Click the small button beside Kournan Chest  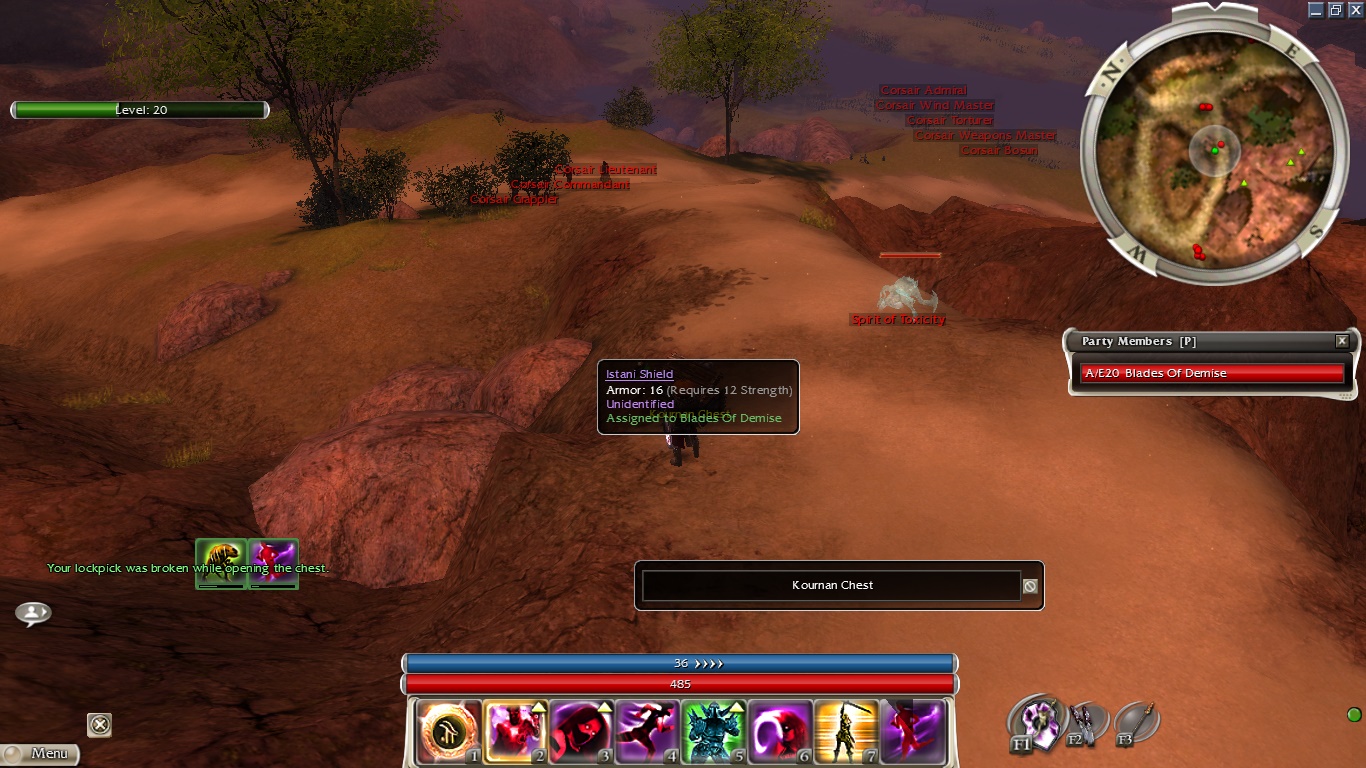point(1030,586)
